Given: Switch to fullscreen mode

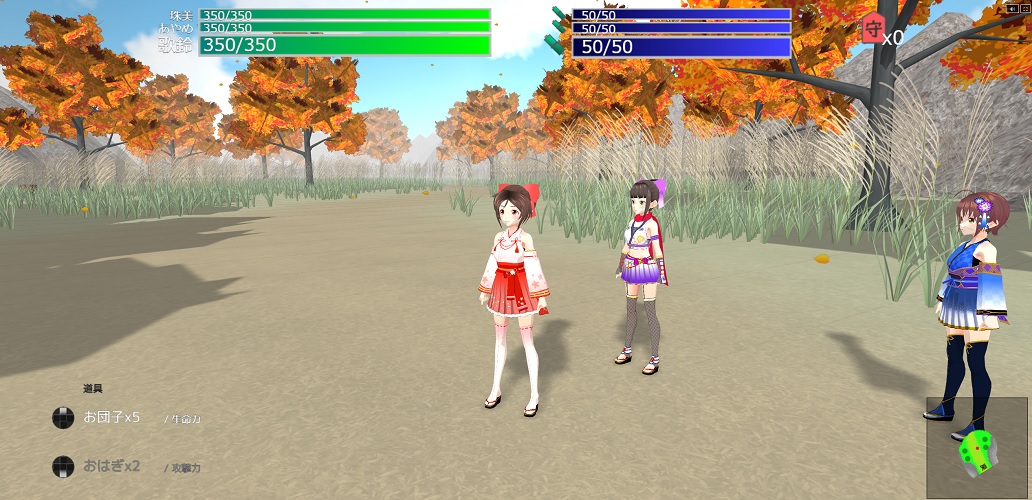Looking at the screenshot, I should (x=1024, y=9).
